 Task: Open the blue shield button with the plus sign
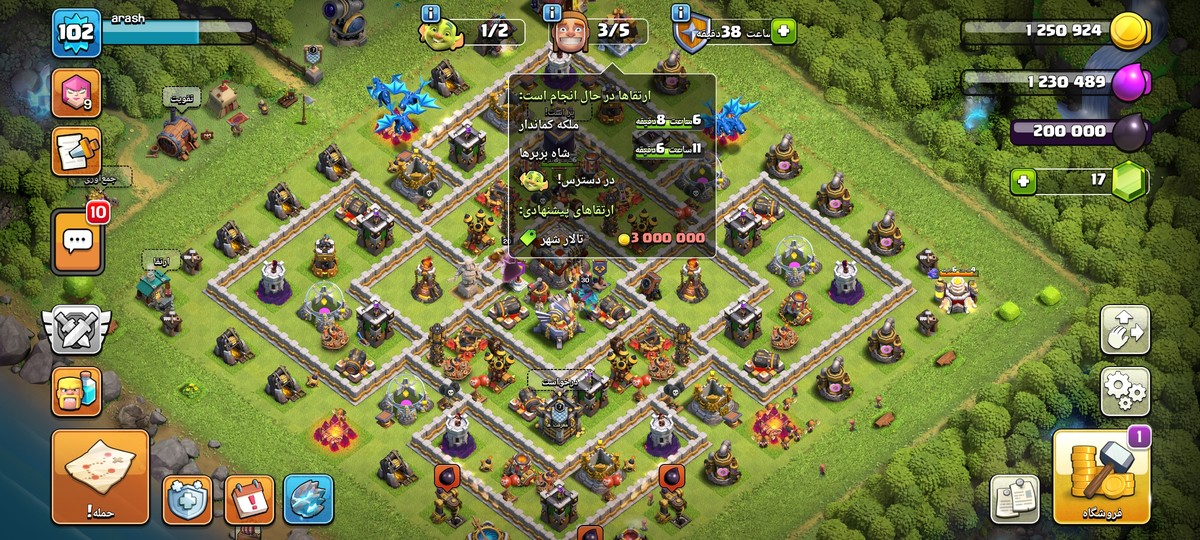point(187,499)
